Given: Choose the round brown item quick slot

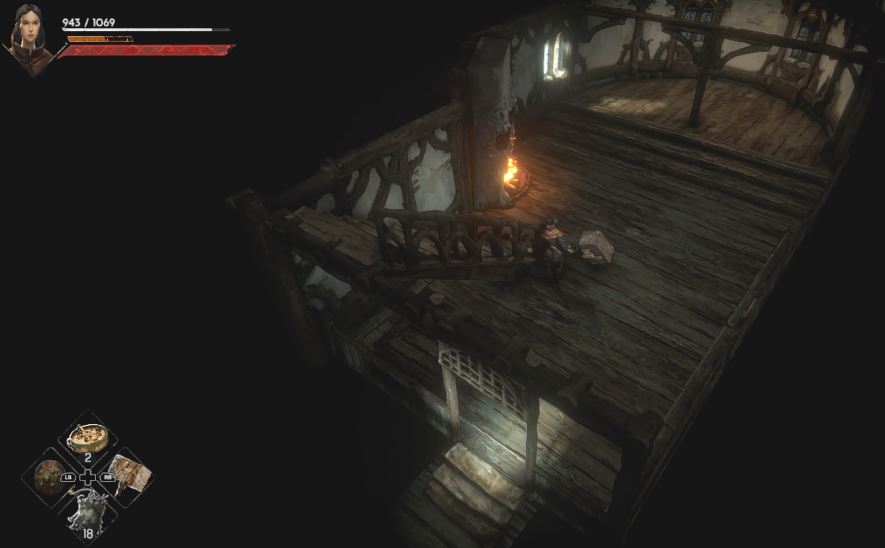Looking at the screenshot, I should 48,476.
